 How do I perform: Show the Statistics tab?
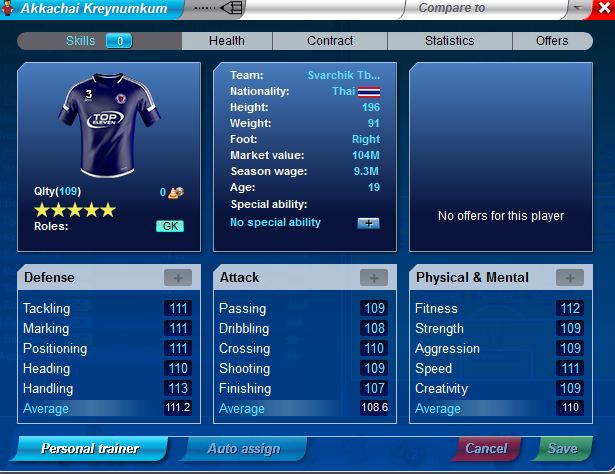point(449,41)
